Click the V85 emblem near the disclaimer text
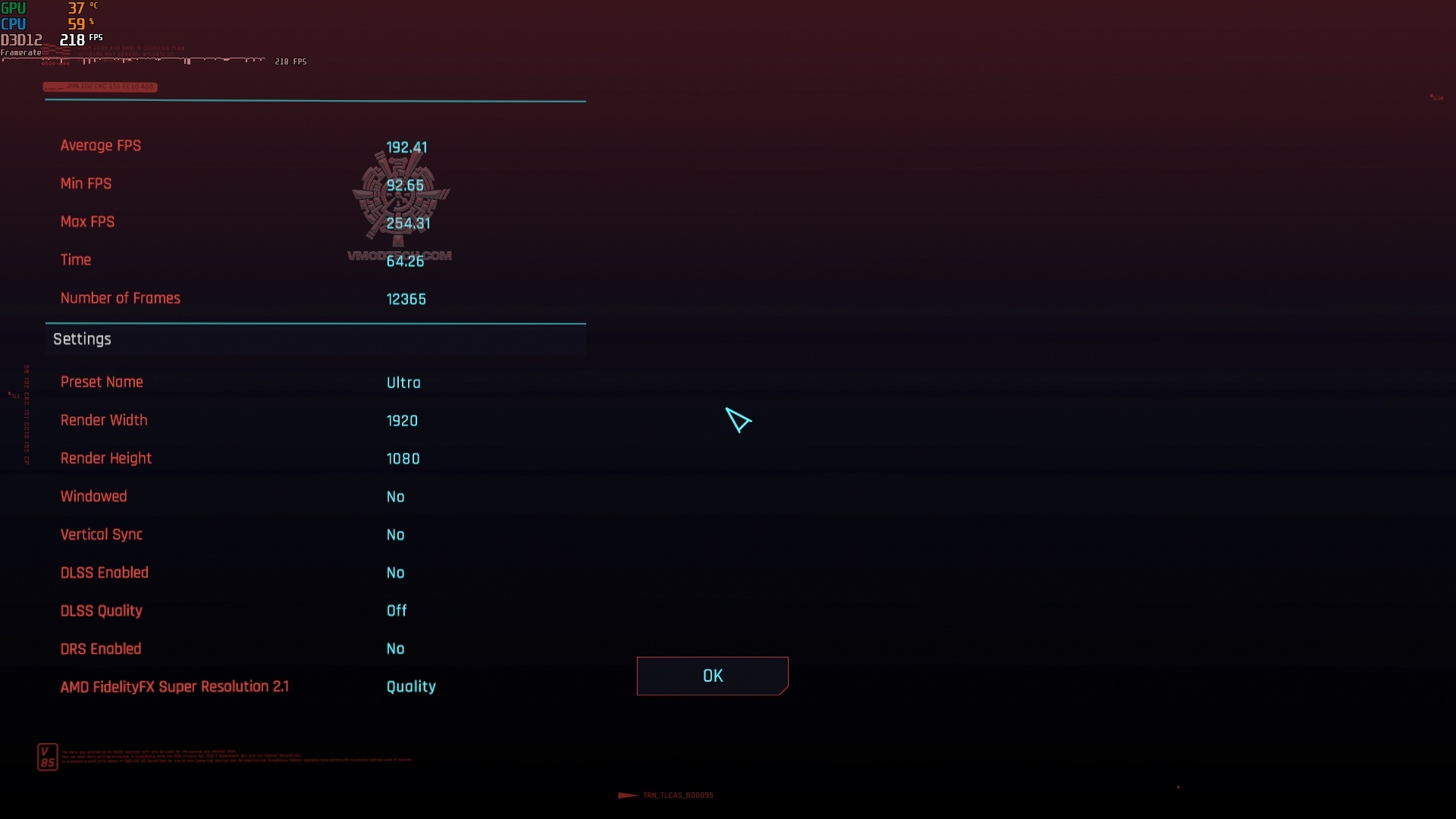This screenshot has height=819, width=1456. pyautogui.click(x=46, y=756)
